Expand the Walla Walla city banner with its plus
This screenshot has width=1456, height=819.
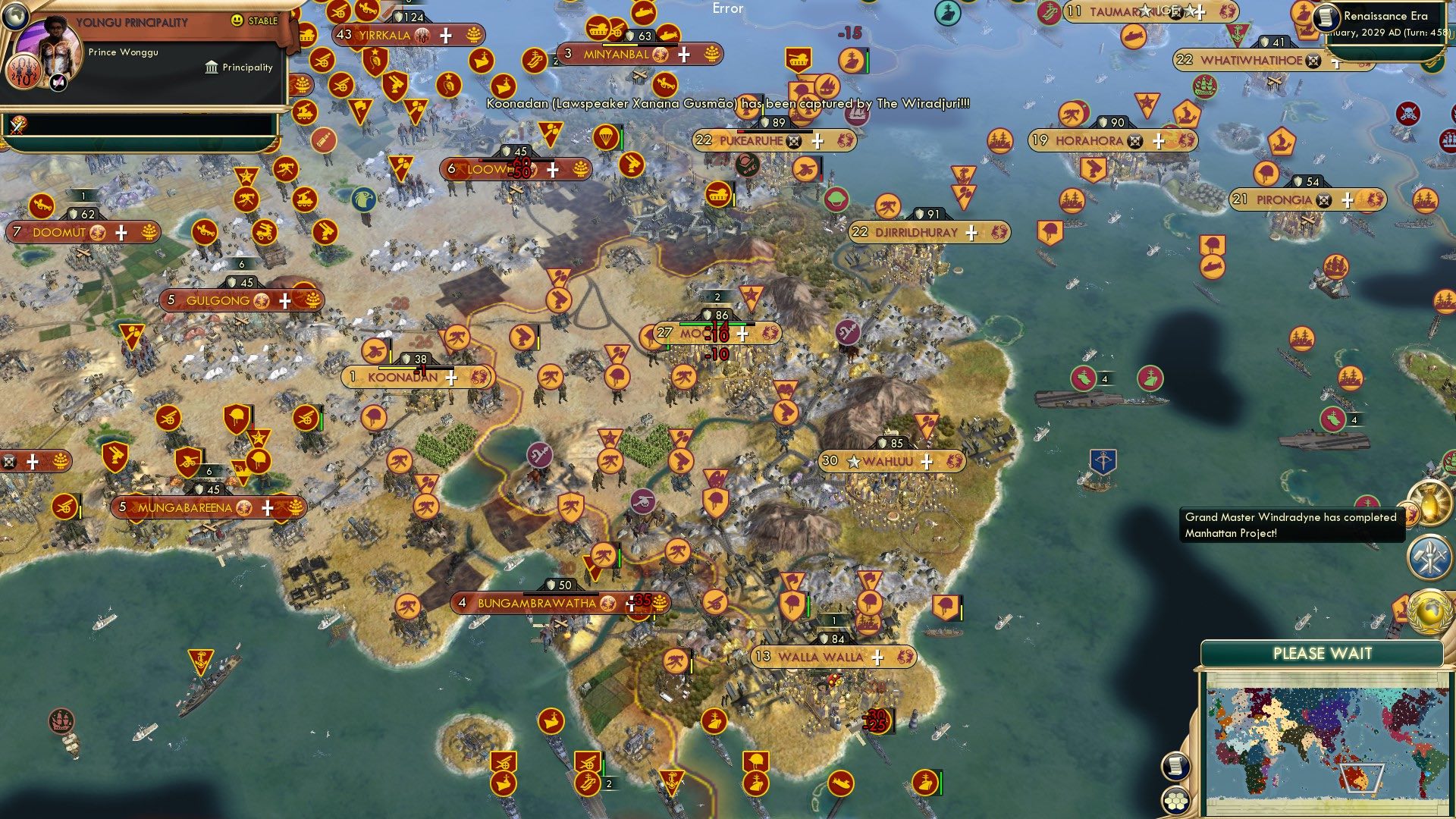877,657
